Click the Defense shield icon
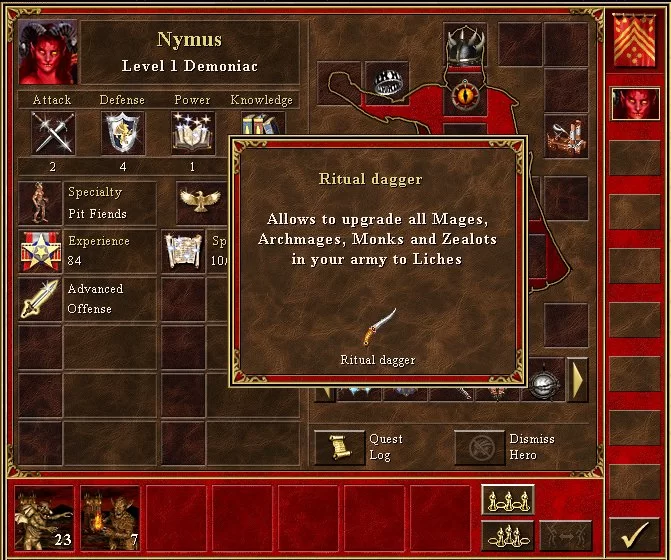The image size is (671, 560). click(122, 133)
